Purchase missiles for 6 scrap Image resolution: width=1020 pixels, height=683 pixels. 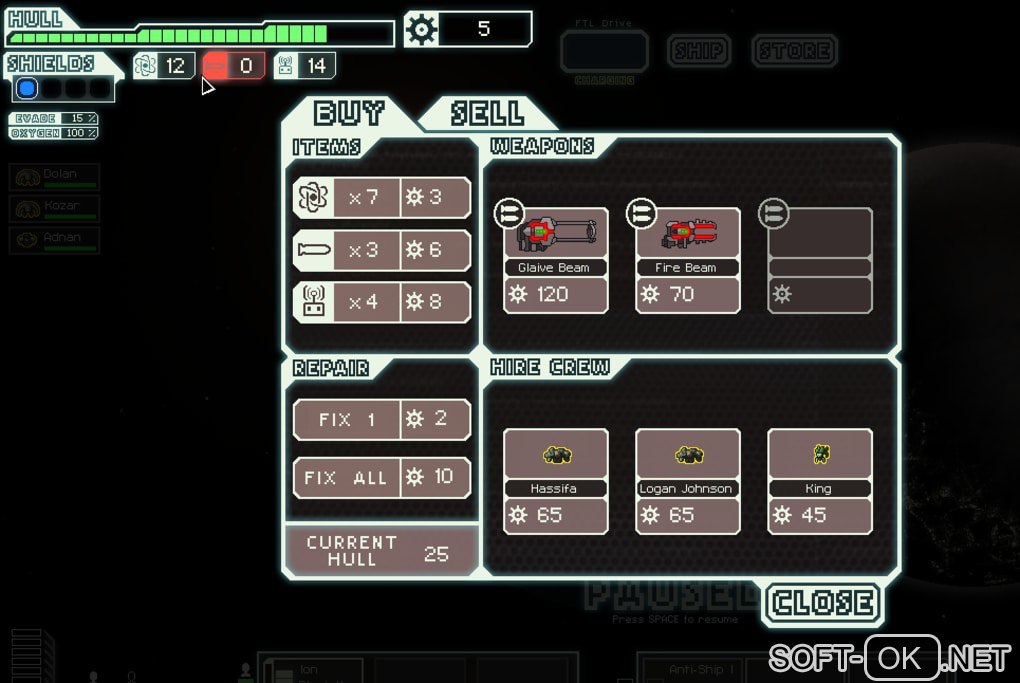pyautogui.click(x=381, y=250)
